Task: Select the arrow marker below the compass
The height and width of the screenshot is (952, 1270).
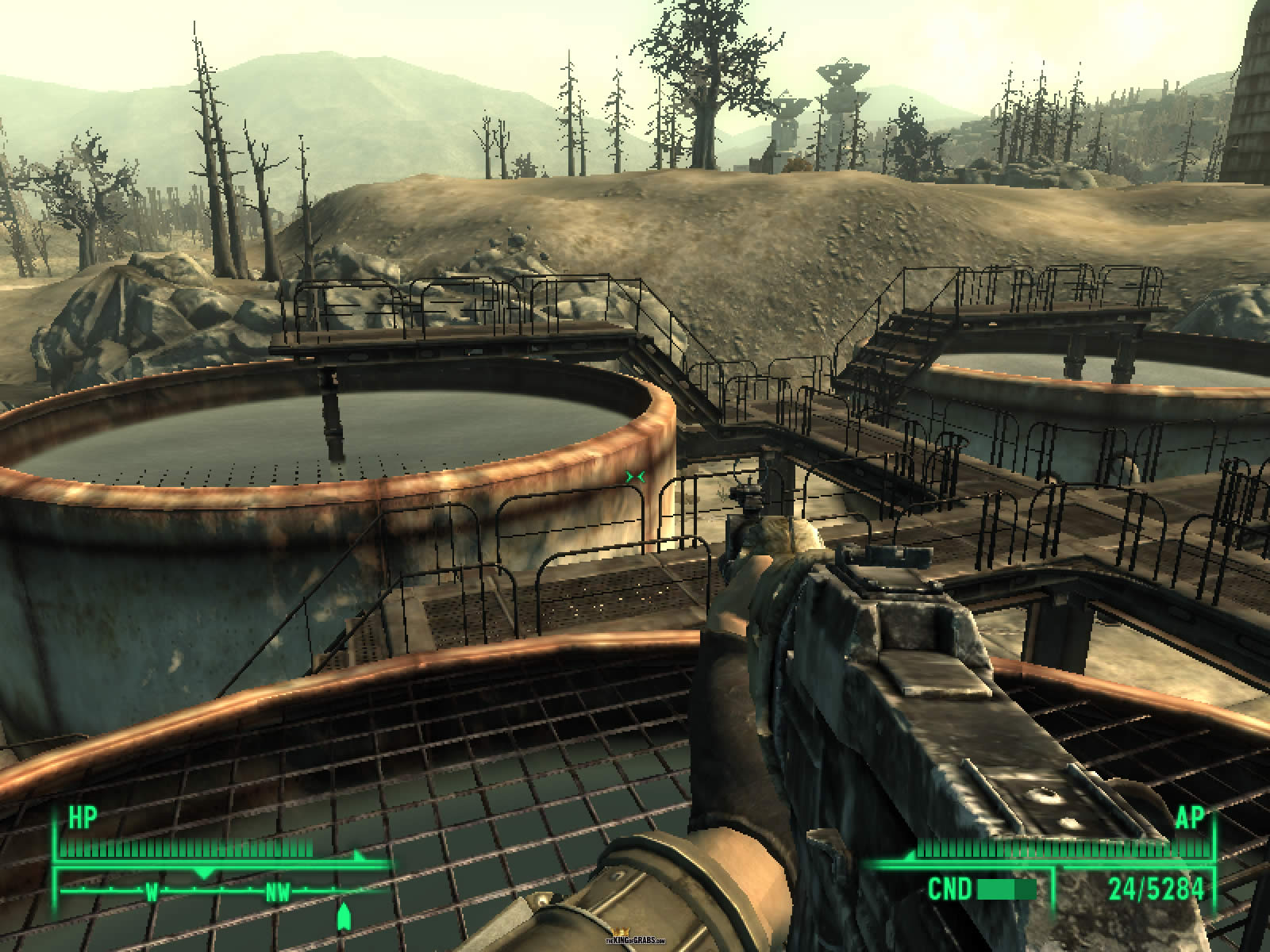Action: 344,917
